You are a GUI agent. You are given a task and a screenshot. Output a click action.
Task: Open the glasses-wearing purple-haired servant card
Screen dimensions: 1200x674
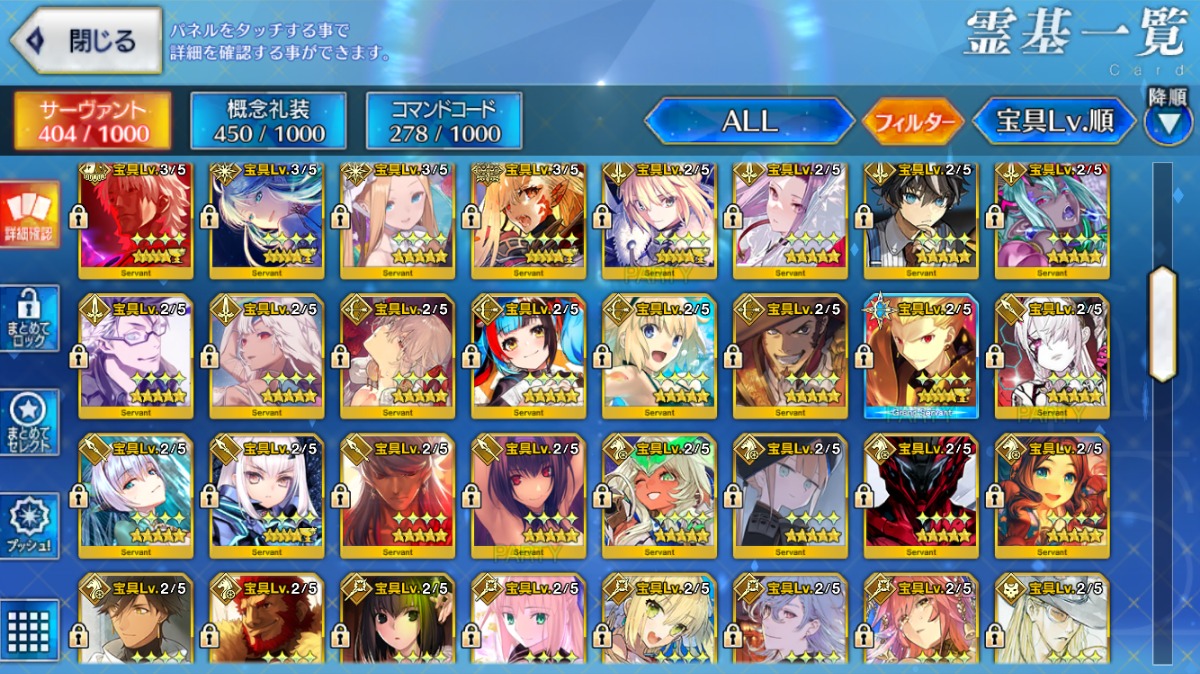(136, 356)
